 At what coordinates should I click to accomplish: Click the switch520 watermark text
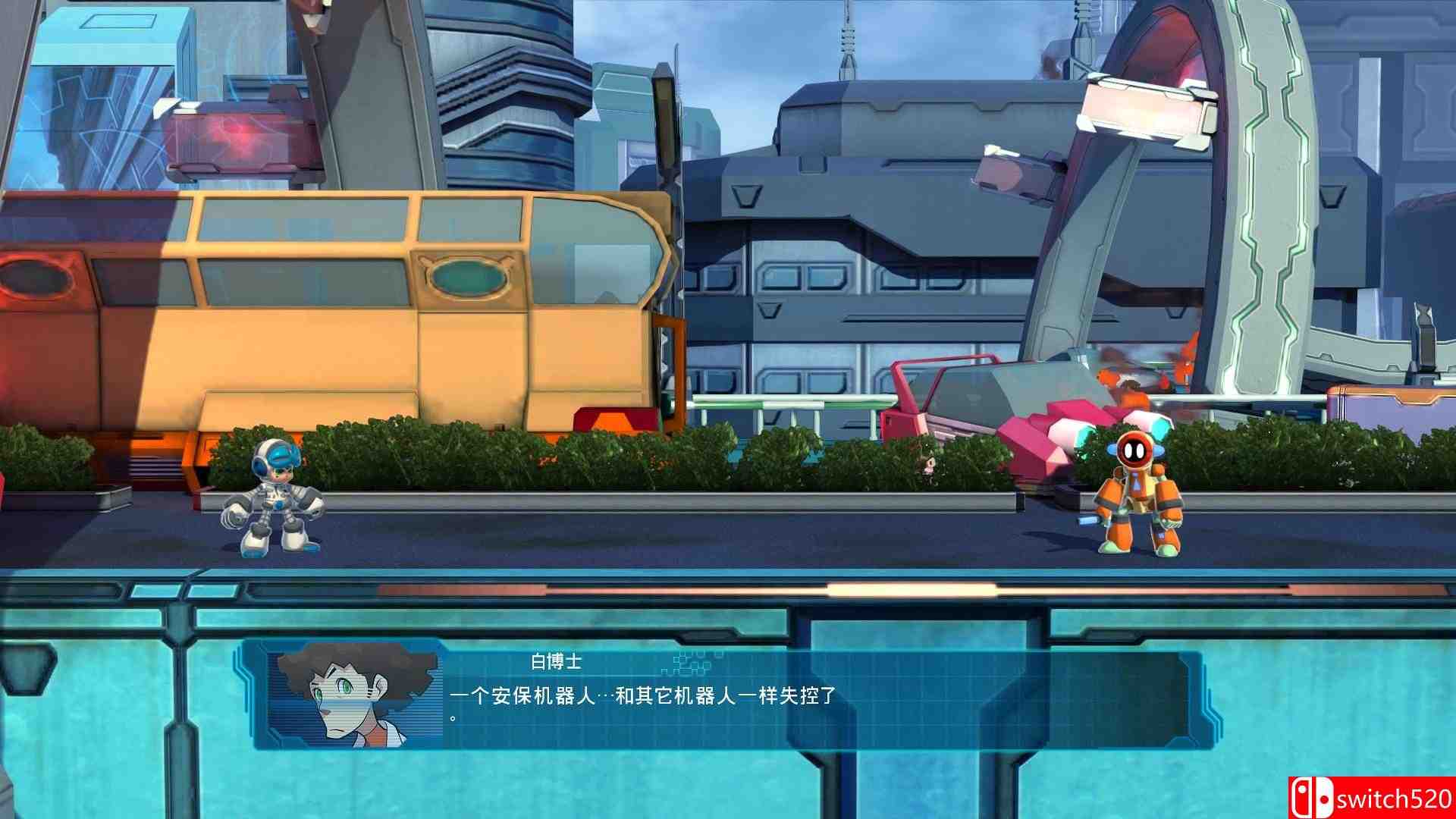[x=1395, y=798]
